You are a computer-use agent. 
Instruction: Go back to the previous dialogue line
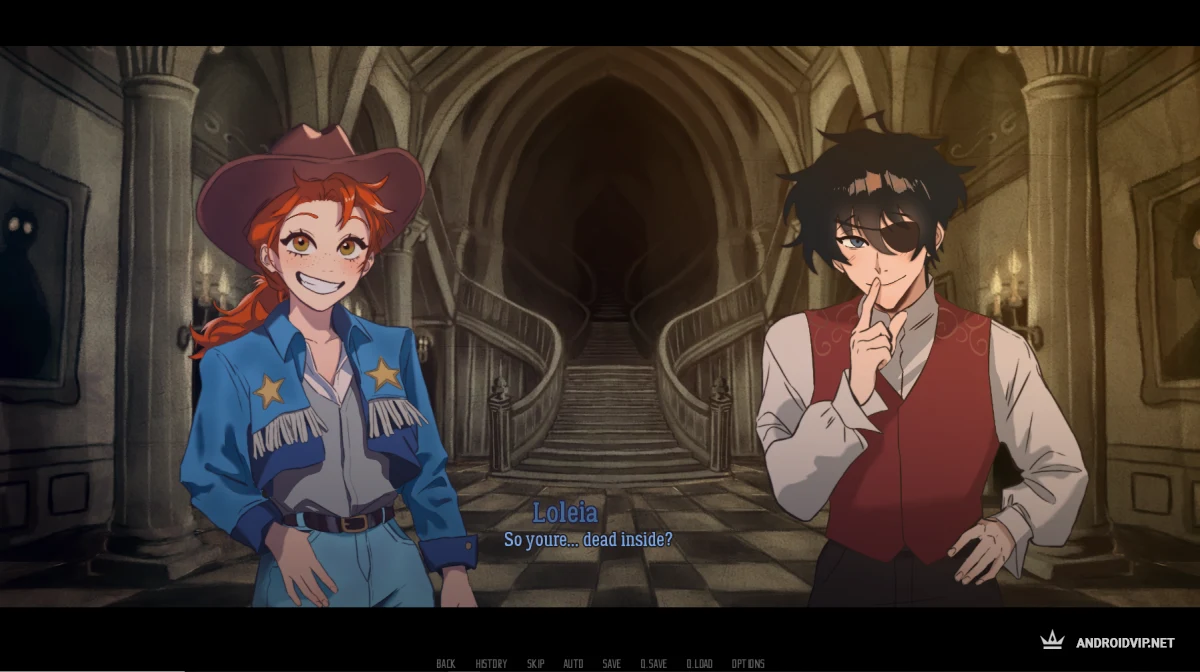(446, 664)
